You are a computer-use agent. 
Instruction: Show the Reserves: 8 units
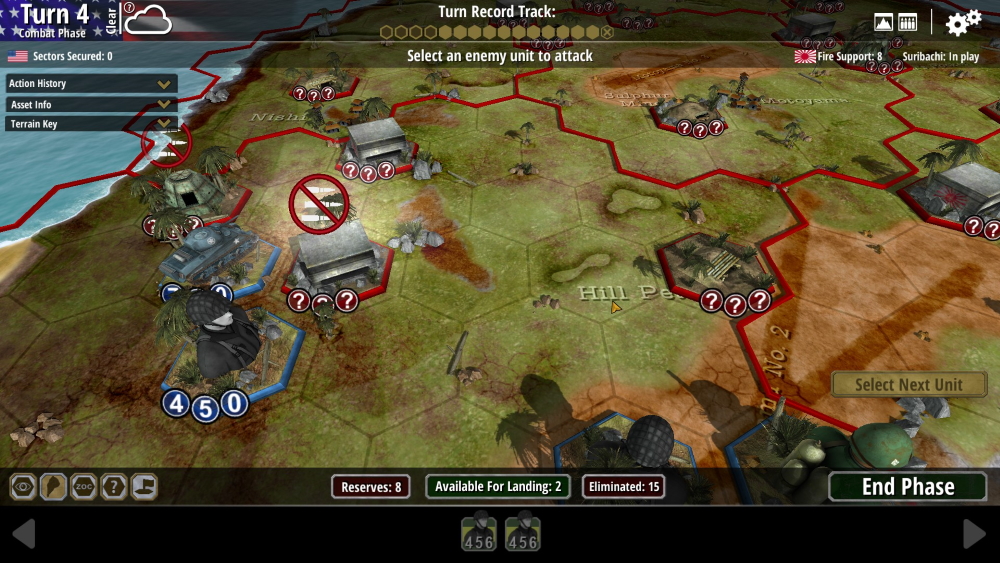click(x=371, y=487)
